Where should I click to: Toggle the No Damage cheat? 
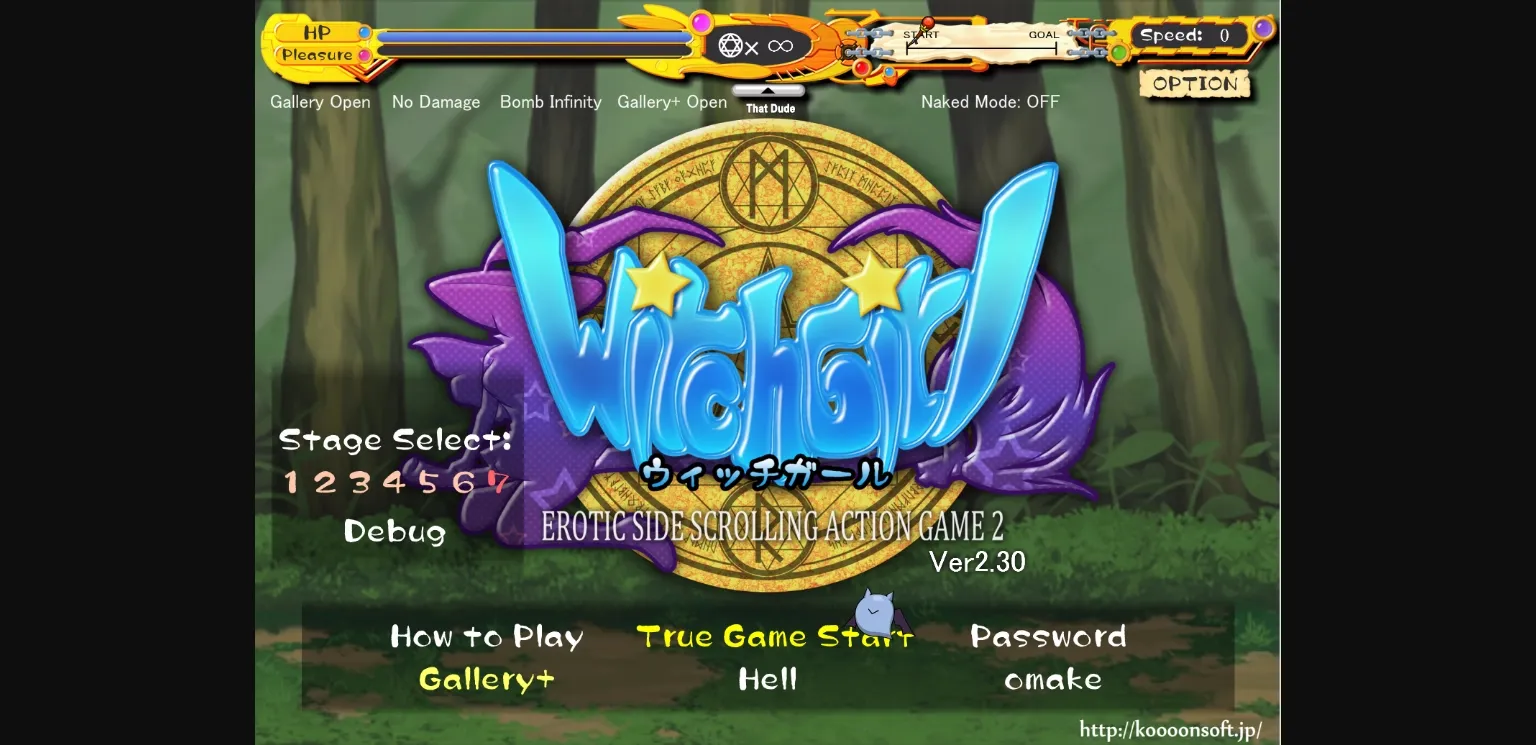click(436, 101)
